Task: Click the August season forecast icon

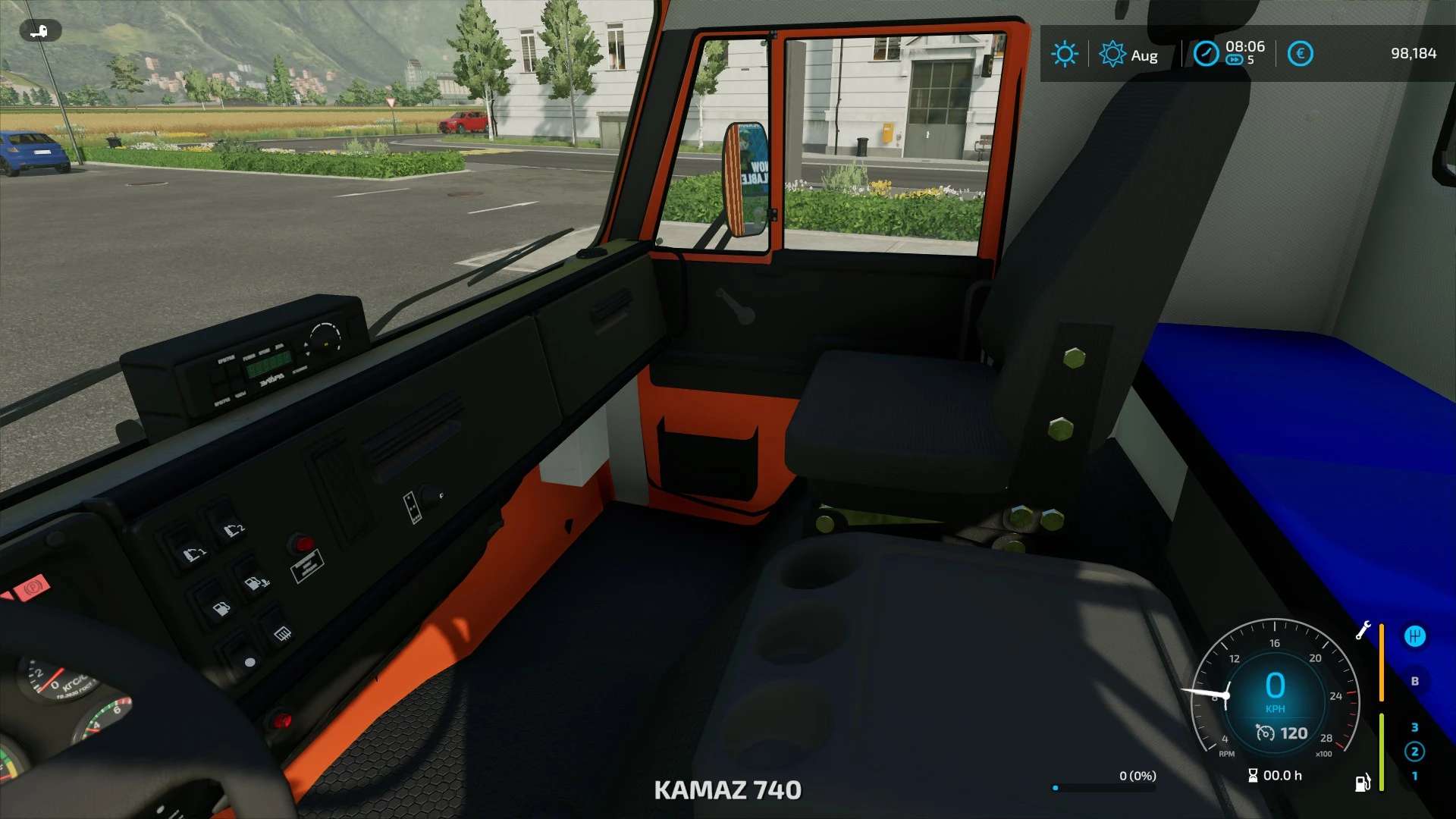Action: [1112, 55]
